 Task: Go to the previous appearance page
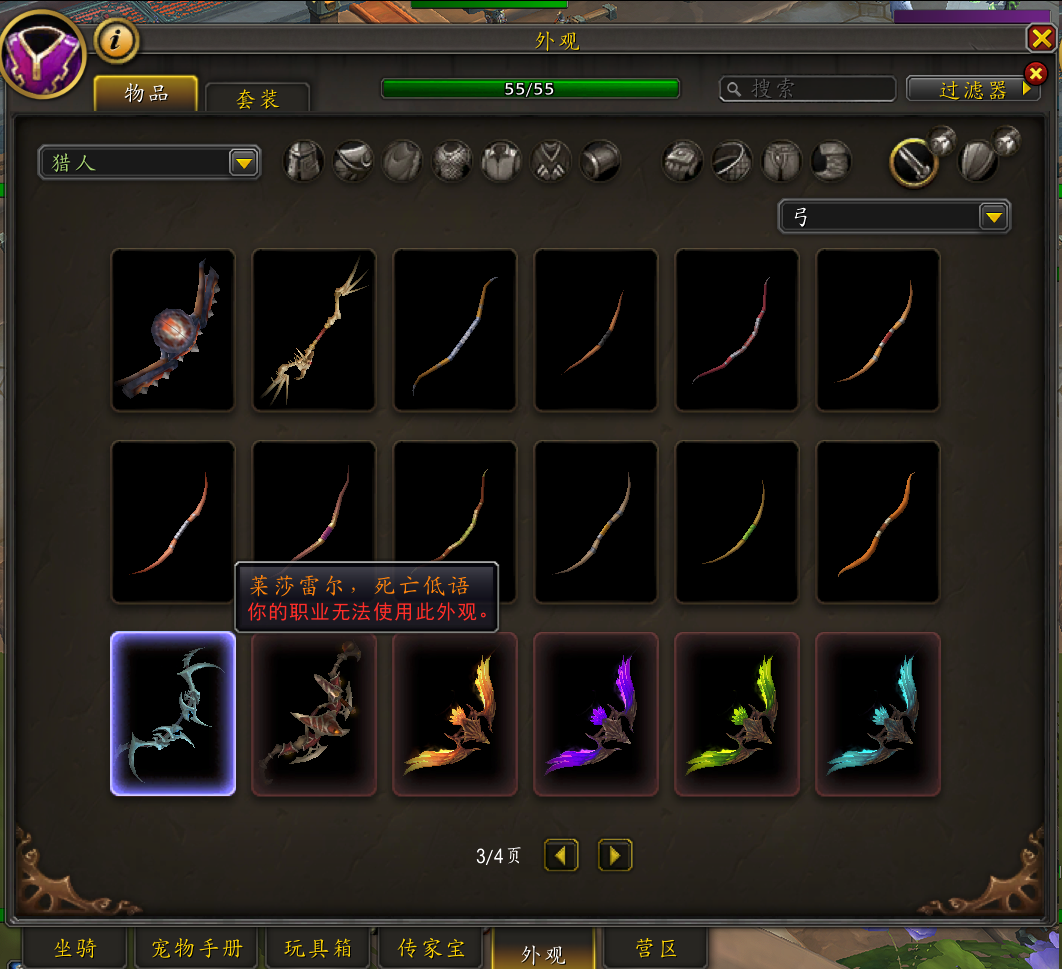coord(561,855)
